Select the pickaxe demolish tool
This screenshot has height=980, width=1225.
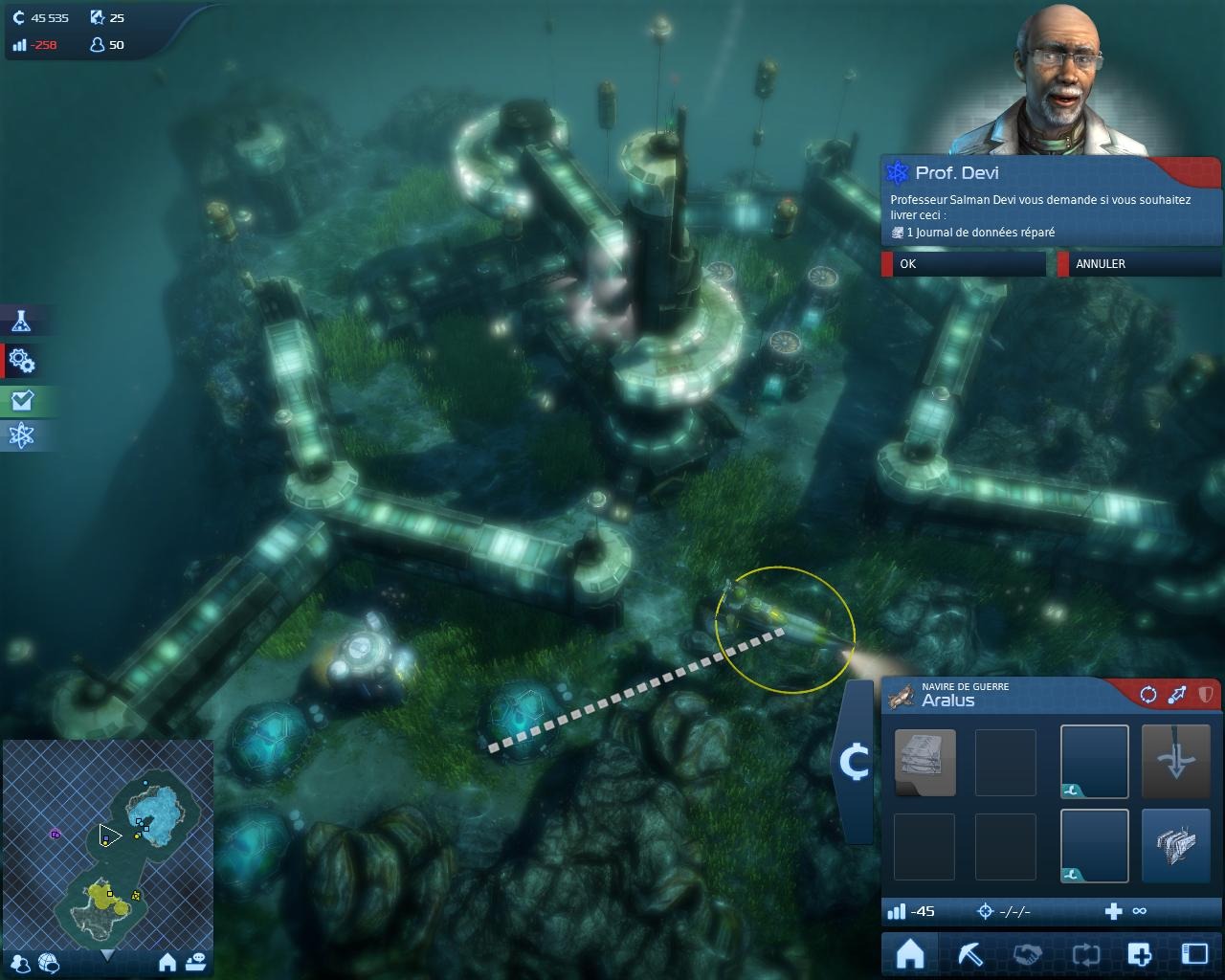pyautogui.click(x=969, y=954)
